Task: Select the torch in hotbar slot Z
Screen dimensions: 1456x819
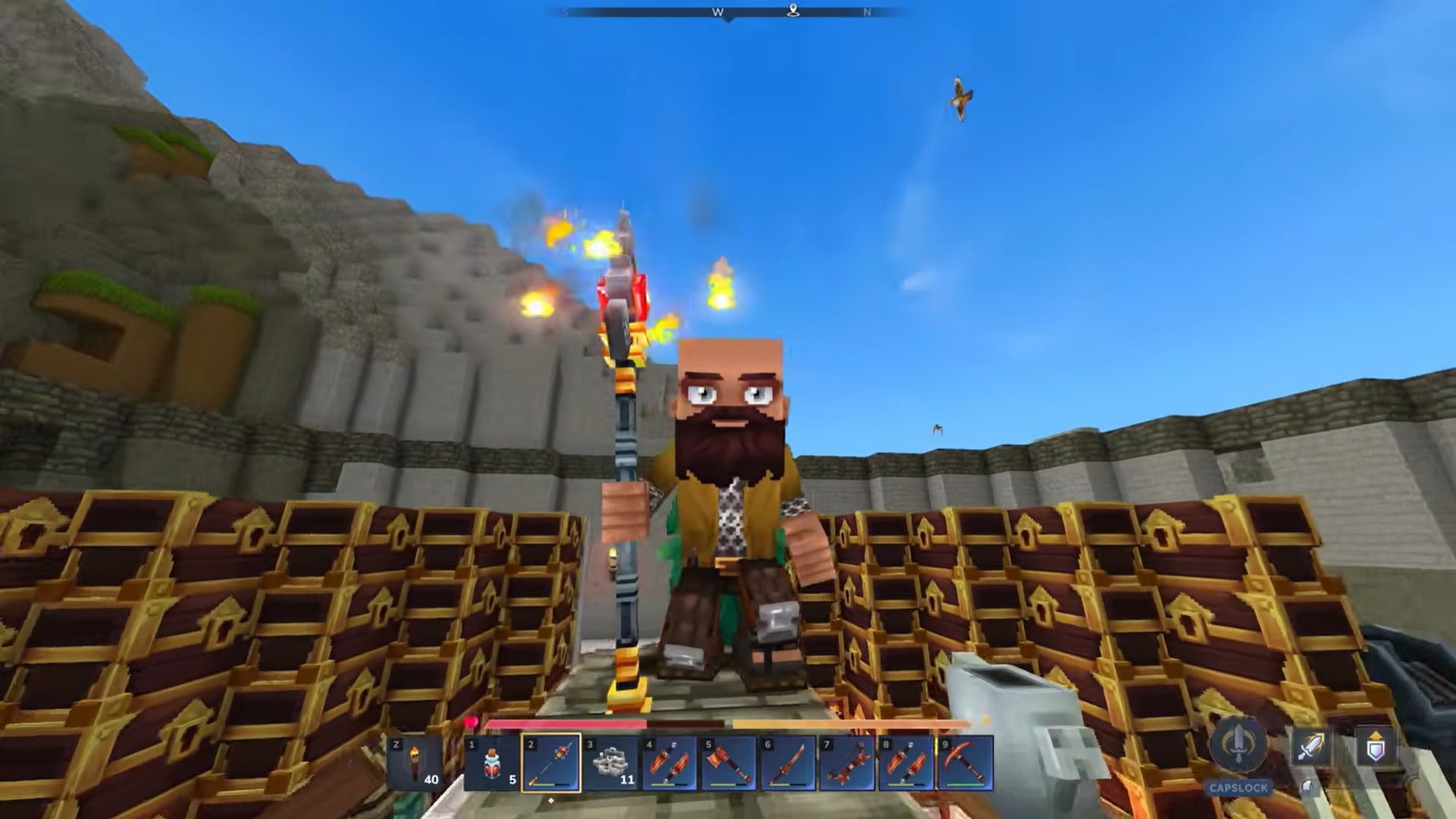Action: coord(414,761)
